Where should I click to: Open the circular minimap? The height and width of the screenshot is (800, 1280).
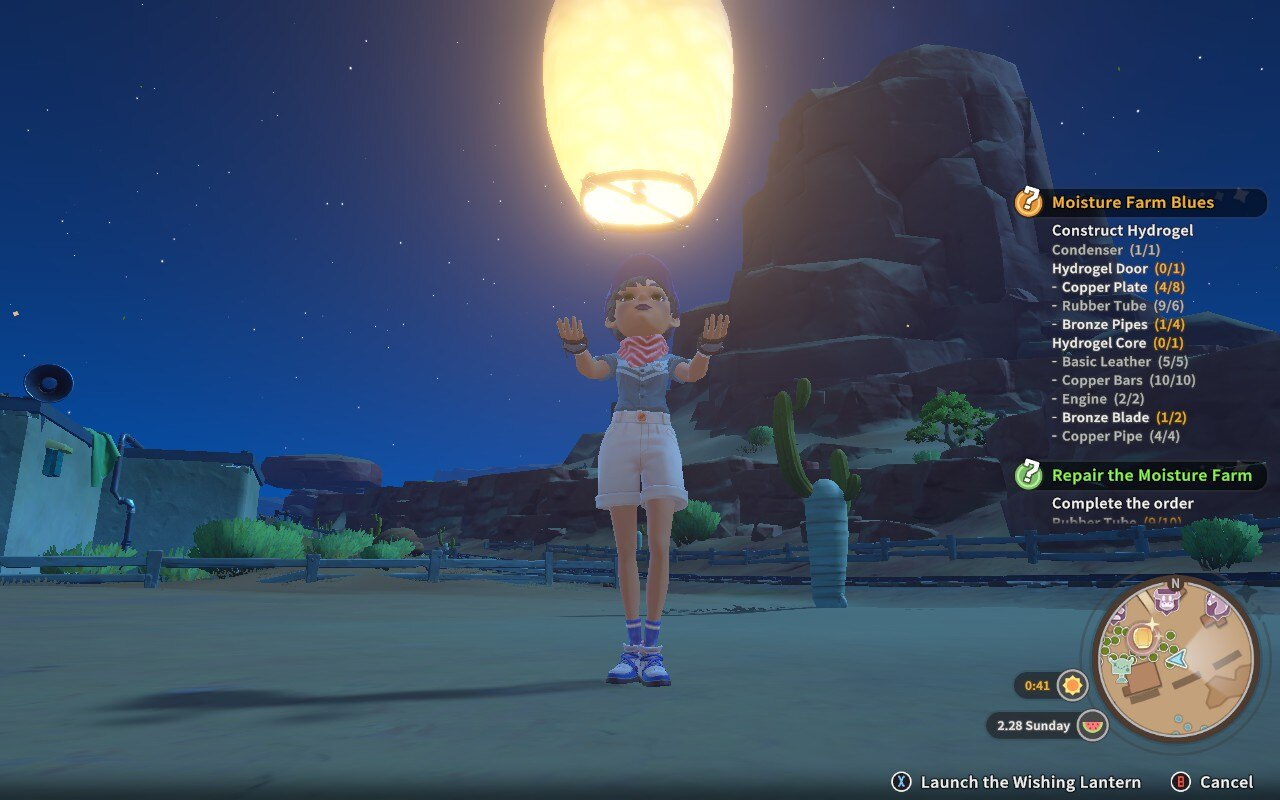(1175, 660)
